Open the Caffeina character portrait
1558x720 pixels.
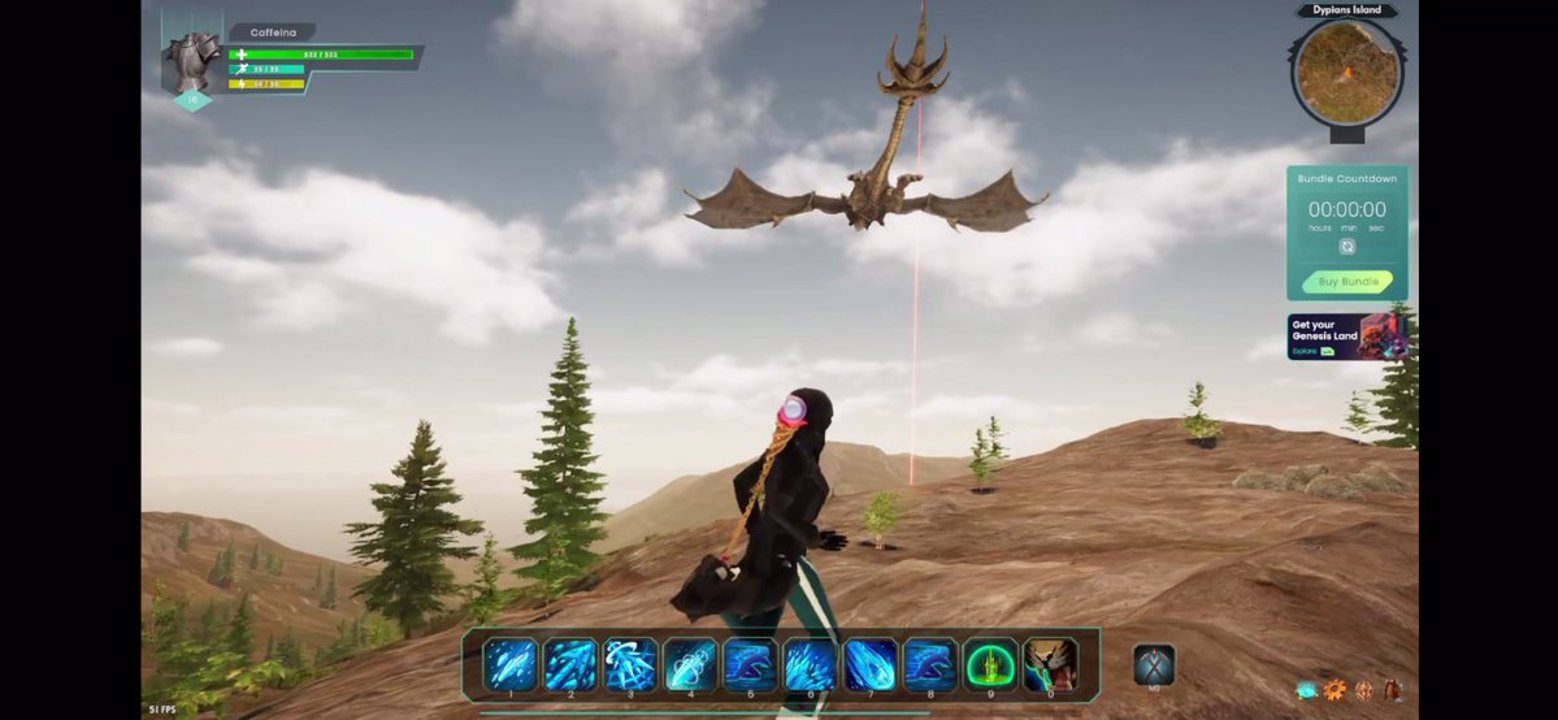click(192, 62)
